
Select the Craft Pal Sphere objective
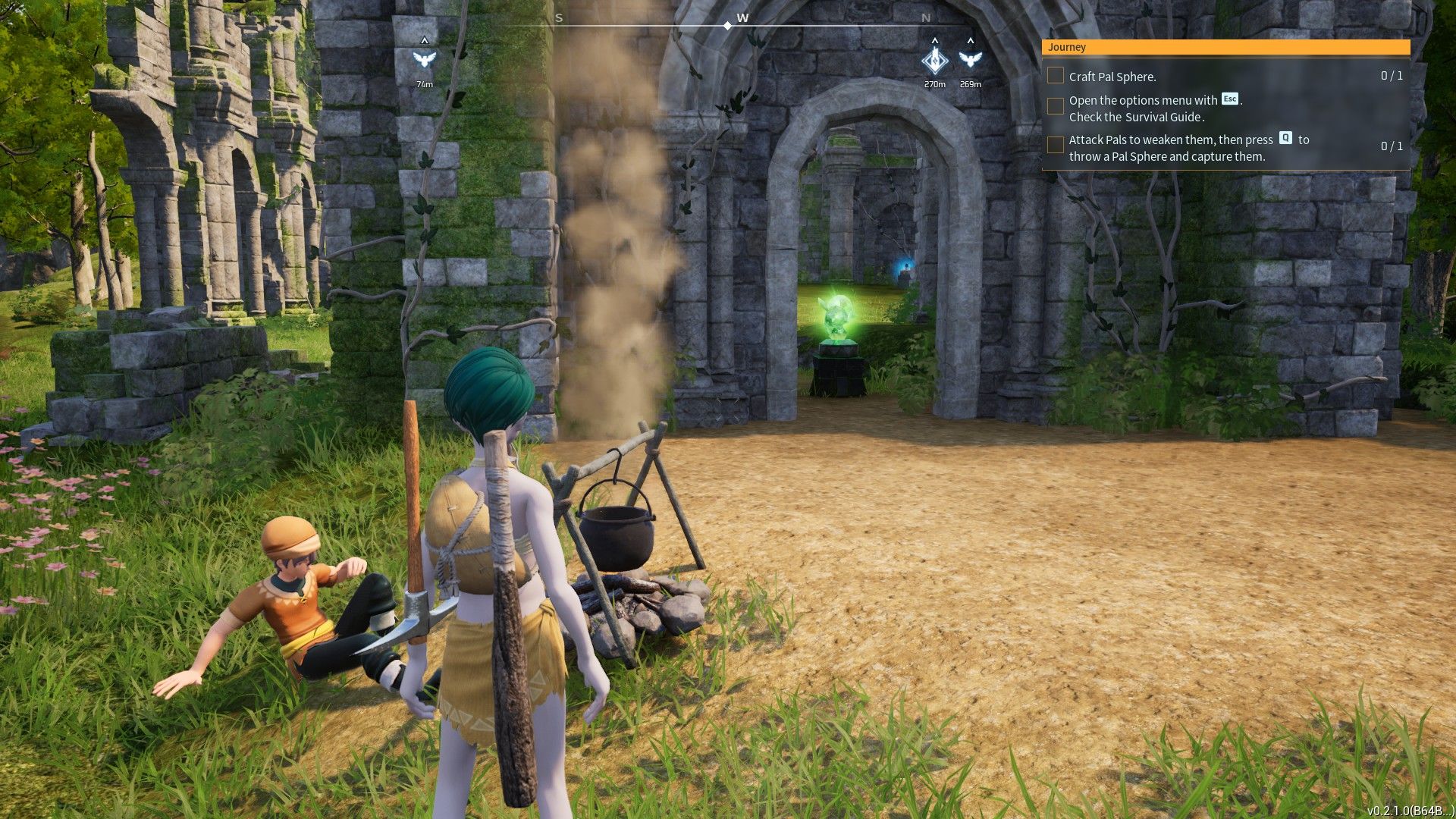1112,77
